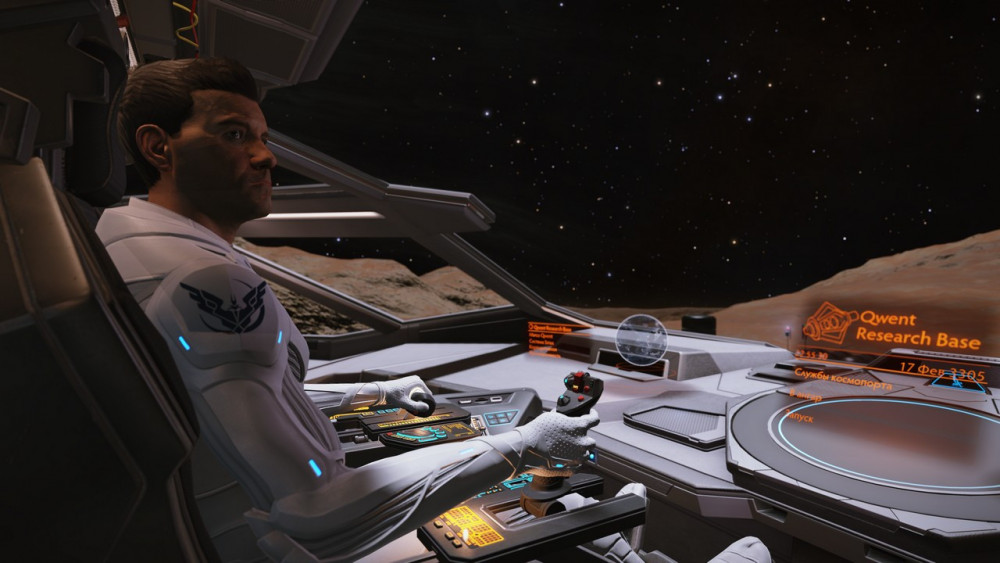Choose Запуск to launch the ship
Image resolution: width=1000 pixels, height=563 pixels.
coord(801,416)
